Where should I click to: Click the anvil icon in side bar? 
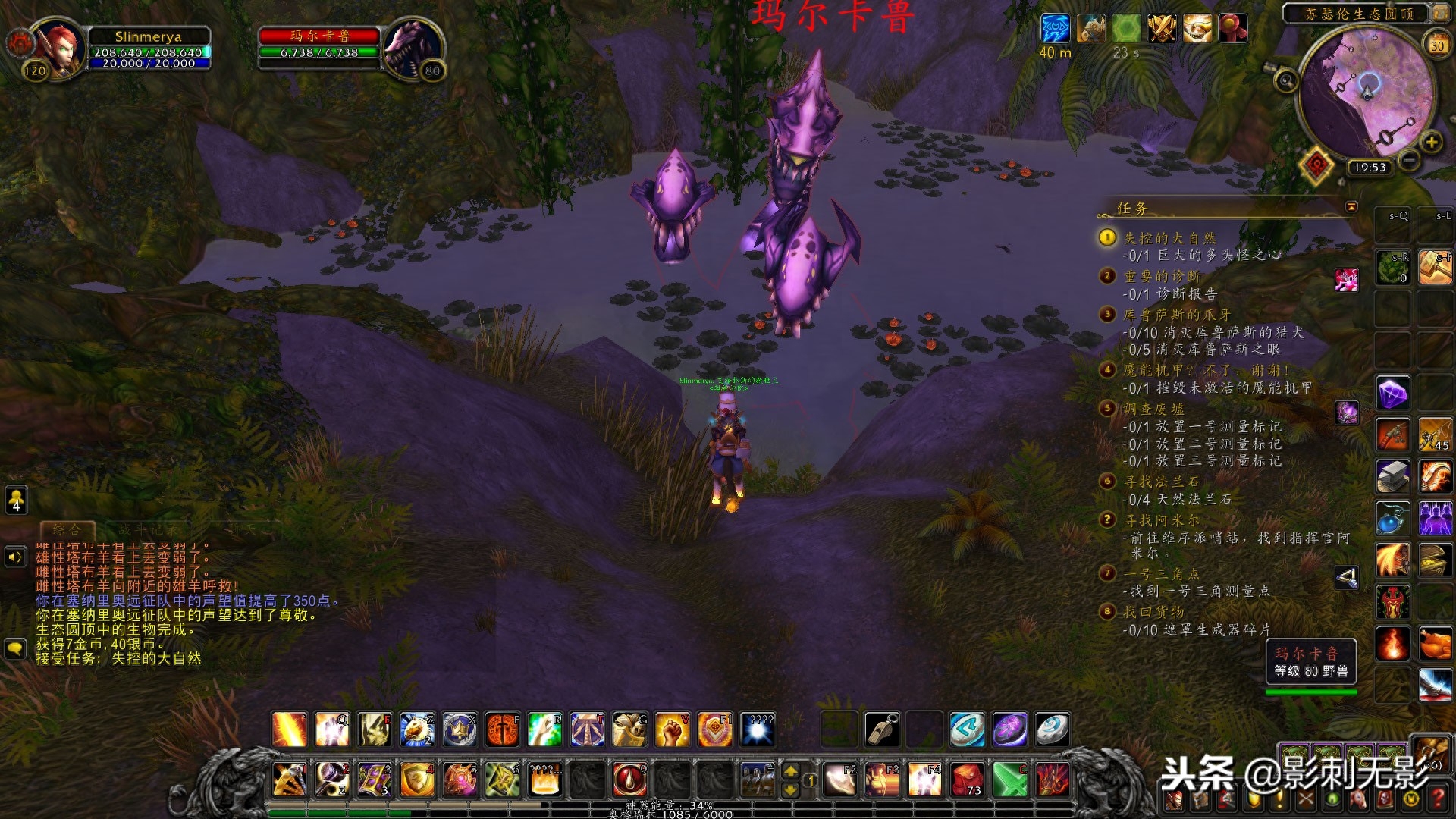click(x=1393, y=476)
